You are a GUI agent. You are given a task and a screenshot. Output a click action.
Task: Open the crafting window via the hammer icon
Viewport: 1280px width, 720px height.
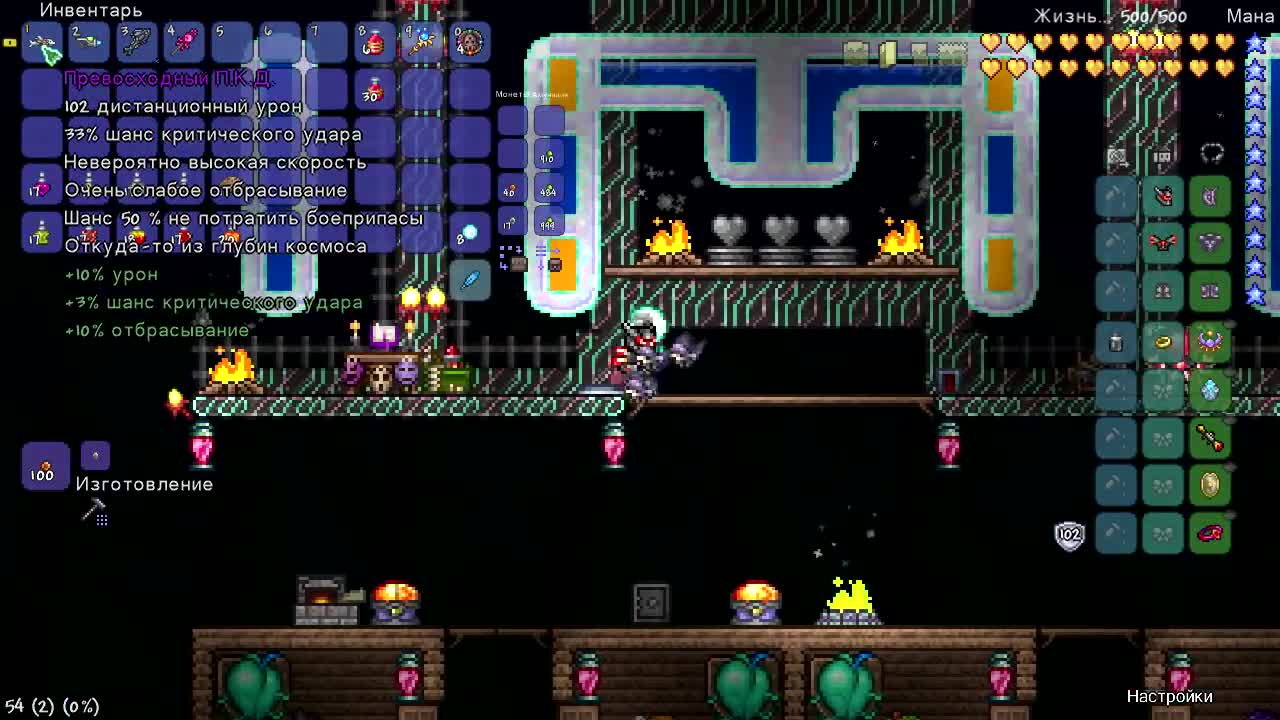[x=95, y=514]
